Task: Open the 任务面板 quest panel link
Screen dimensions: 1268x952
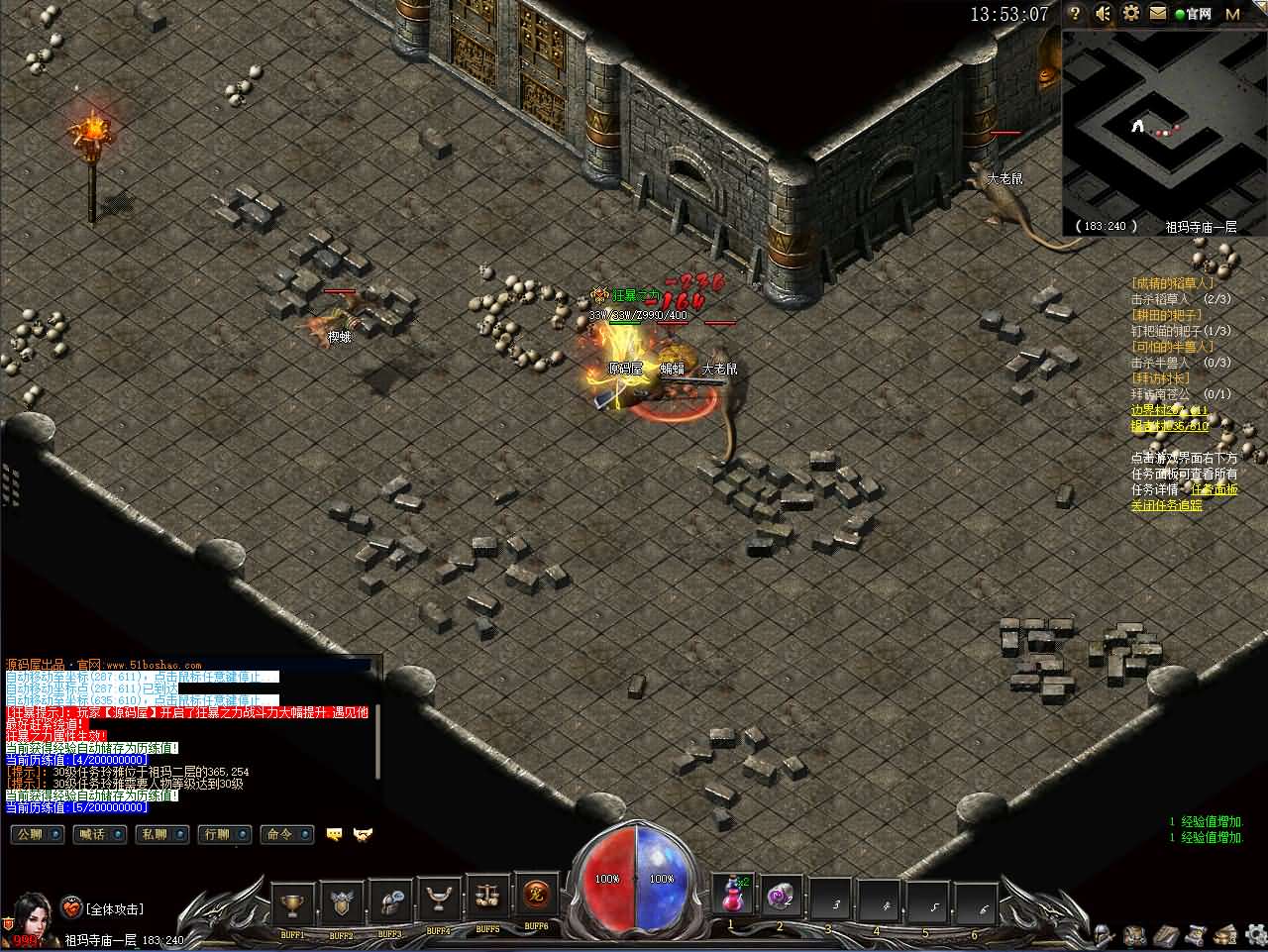Action: tap(1215, 489)
